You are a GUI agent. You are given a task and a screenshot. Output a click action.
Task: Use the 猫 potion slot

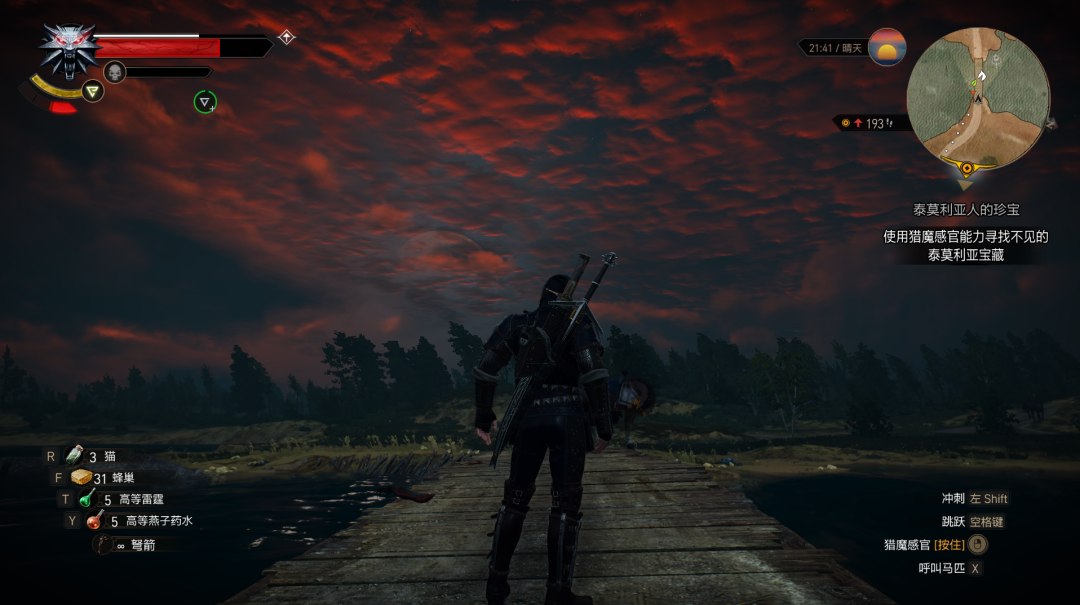click(x=74, y=456)
